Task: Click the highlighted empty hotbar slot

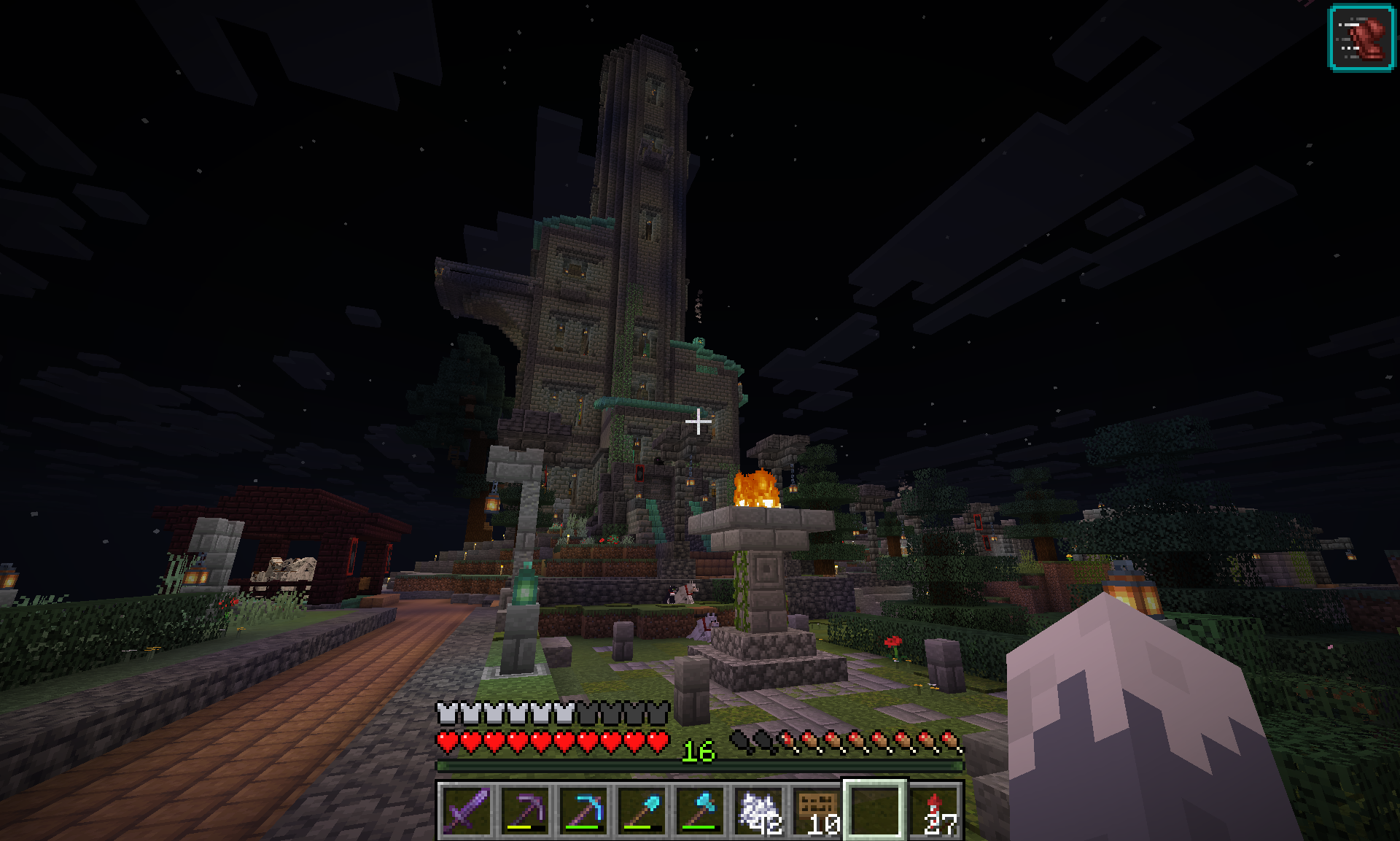Action: point(875,810)
